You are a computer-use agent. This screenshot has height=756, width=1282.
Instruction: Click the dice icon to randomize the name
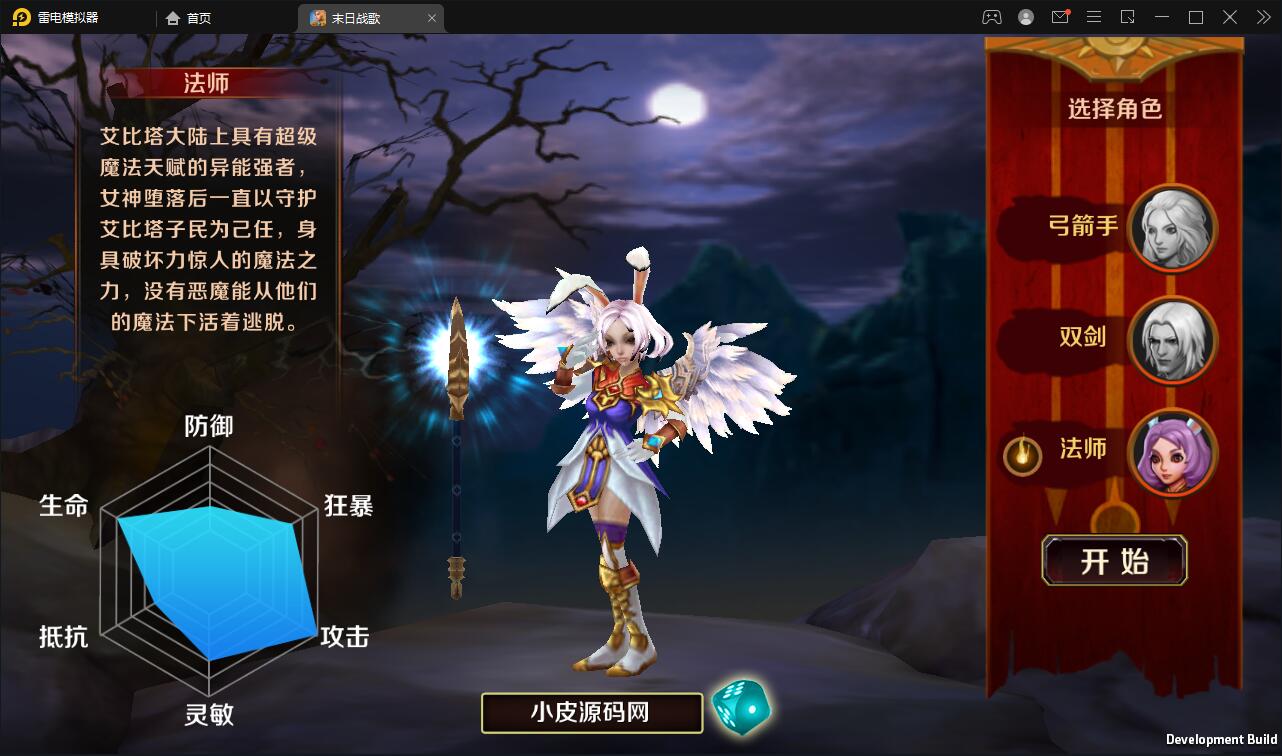(740, 708)
